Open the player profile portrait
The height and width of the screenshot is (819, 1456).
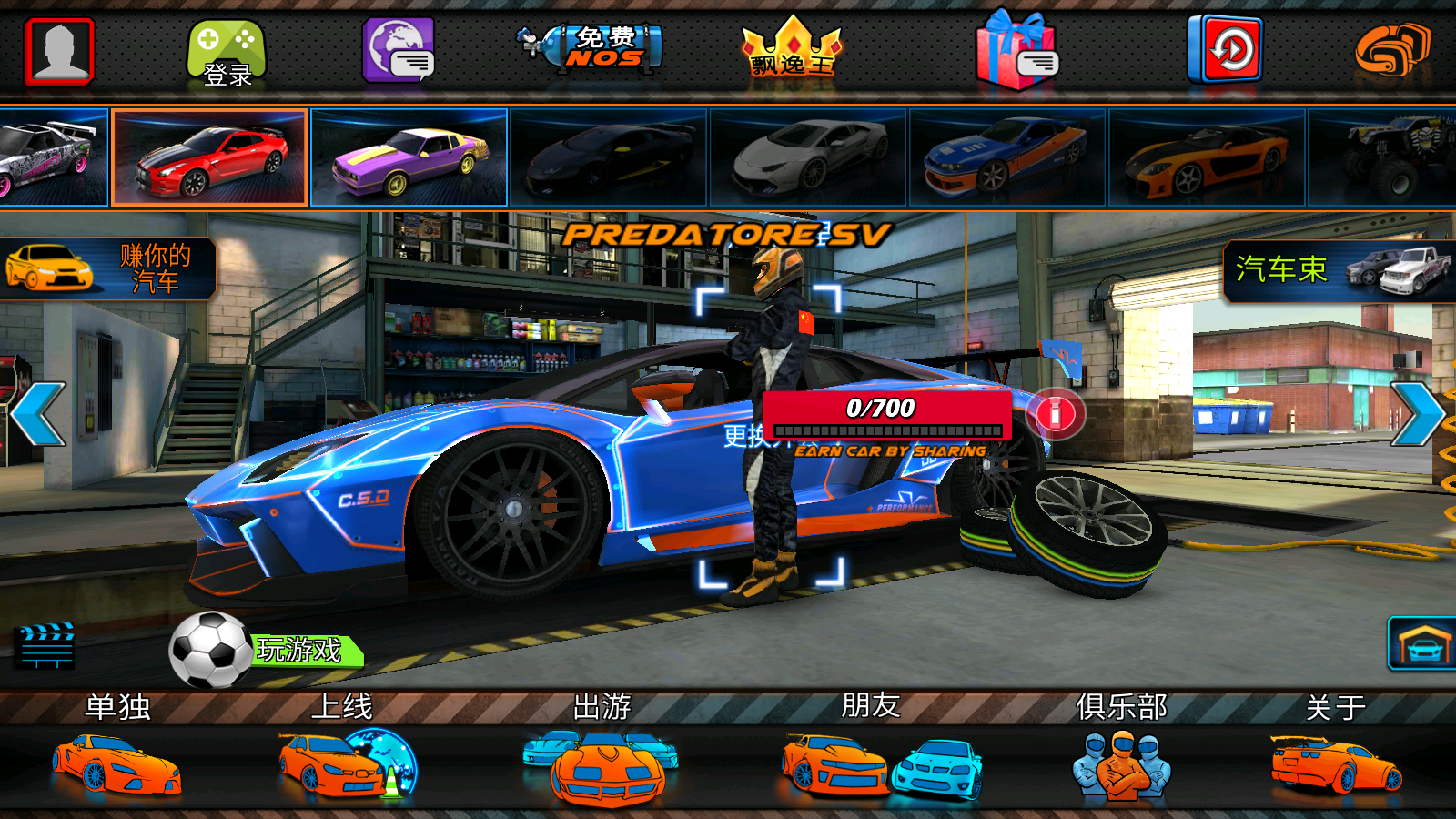59,51
